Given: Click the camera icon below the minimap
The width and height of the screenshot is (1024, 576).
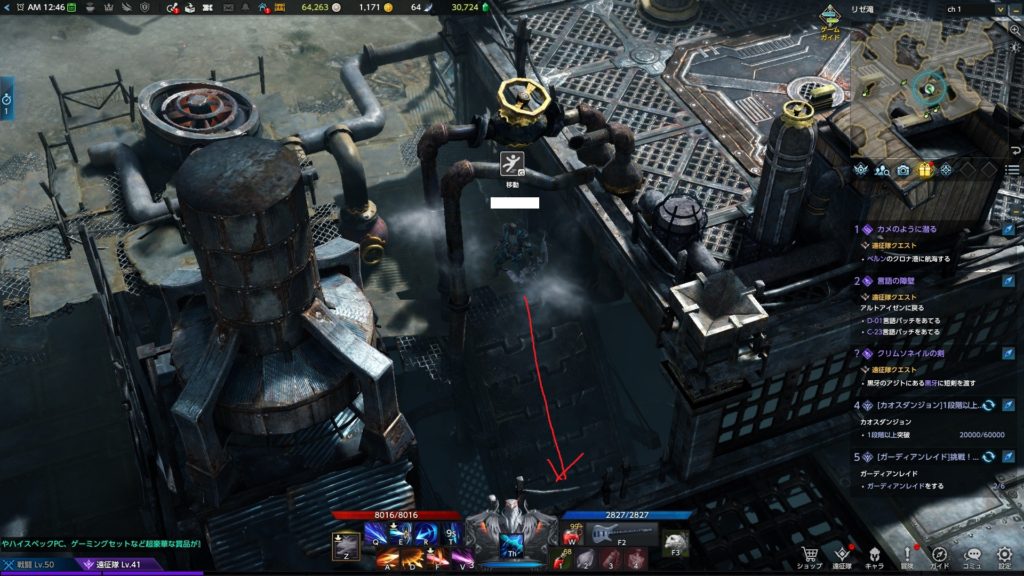Looking at the screenshot, I should [903, 169].
